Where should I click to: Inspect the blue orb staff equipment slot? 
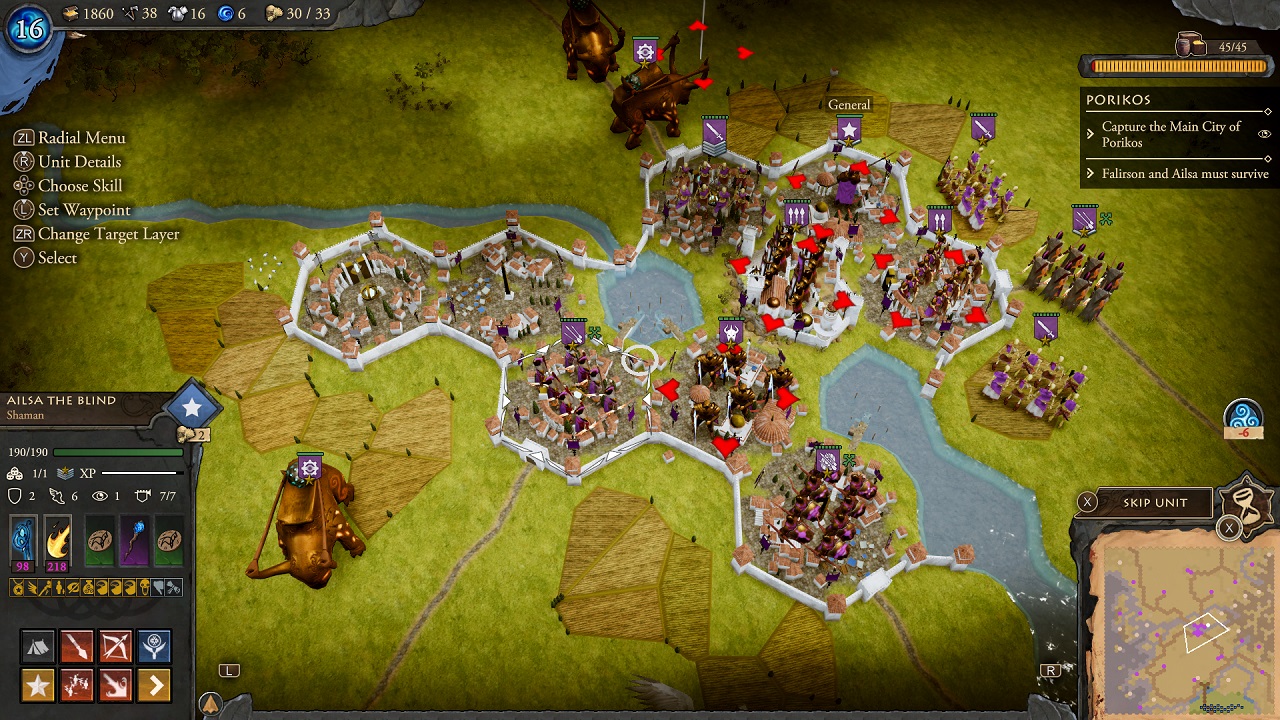[133, 541]
